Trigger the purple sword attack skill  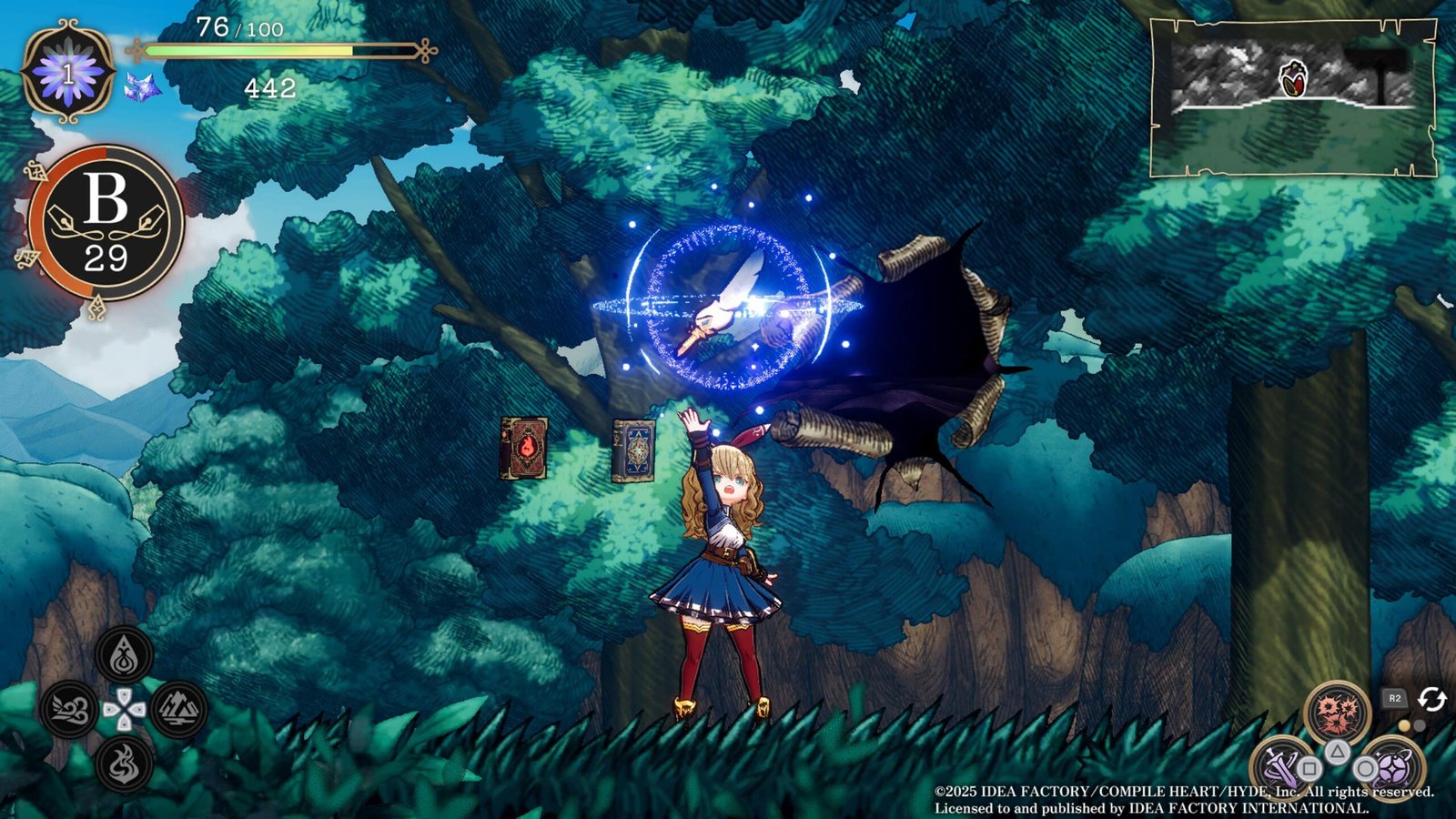(1281, 766)
